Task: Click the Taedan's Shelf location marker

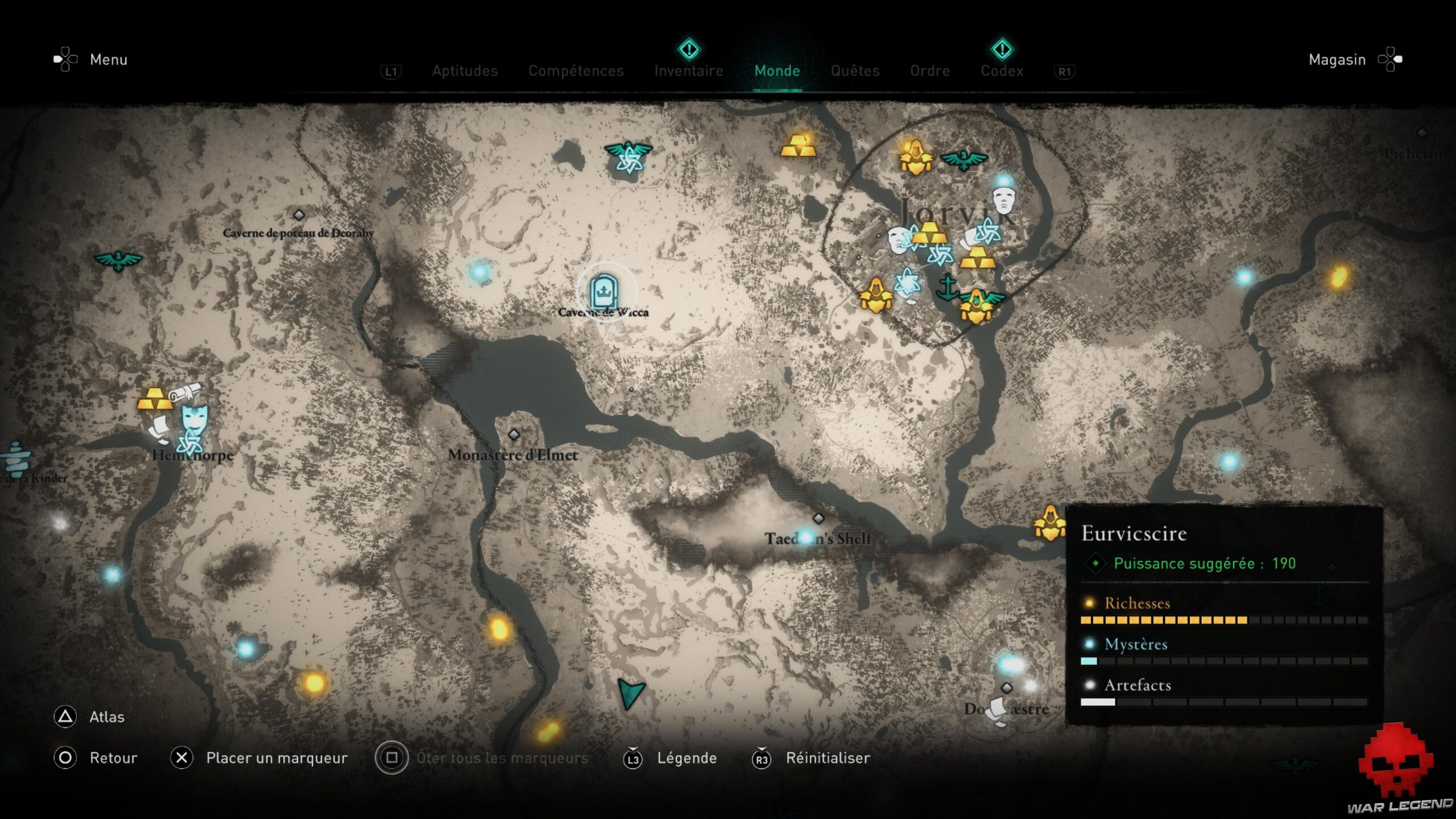Action: click(818, 518)
